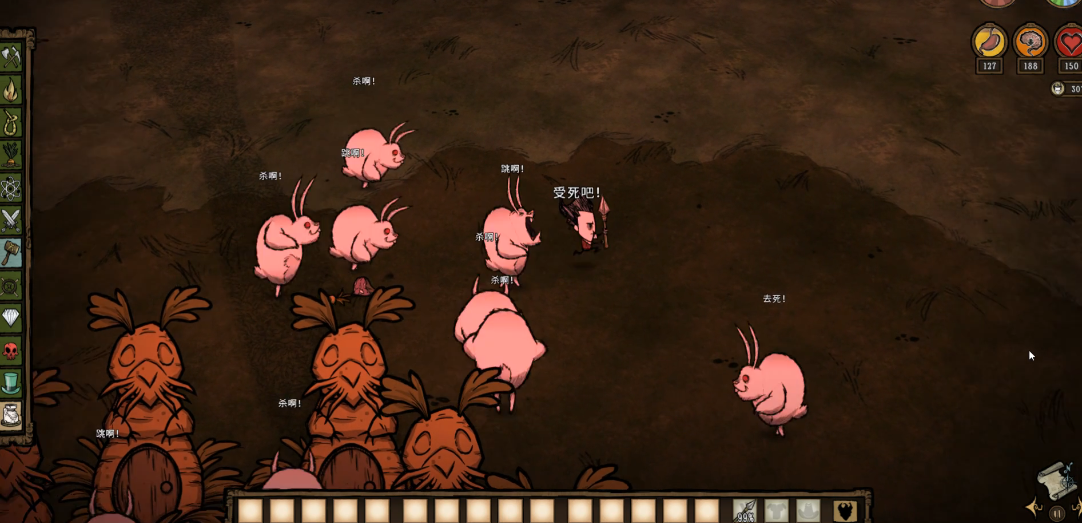Pause the game

[1057, 513]
